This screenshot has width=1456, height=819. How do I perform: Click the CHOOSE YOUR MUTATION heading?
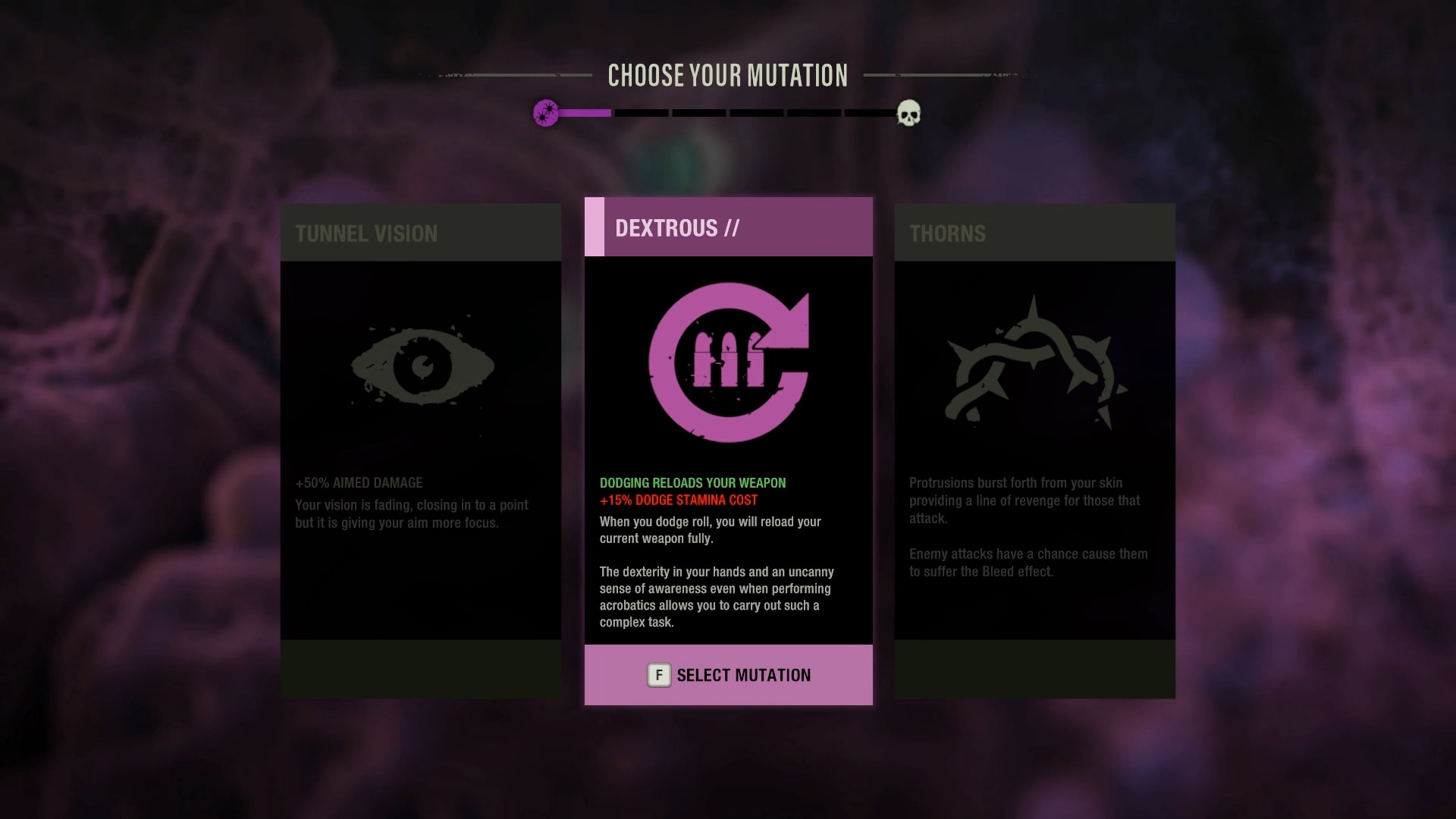[727, 75]
